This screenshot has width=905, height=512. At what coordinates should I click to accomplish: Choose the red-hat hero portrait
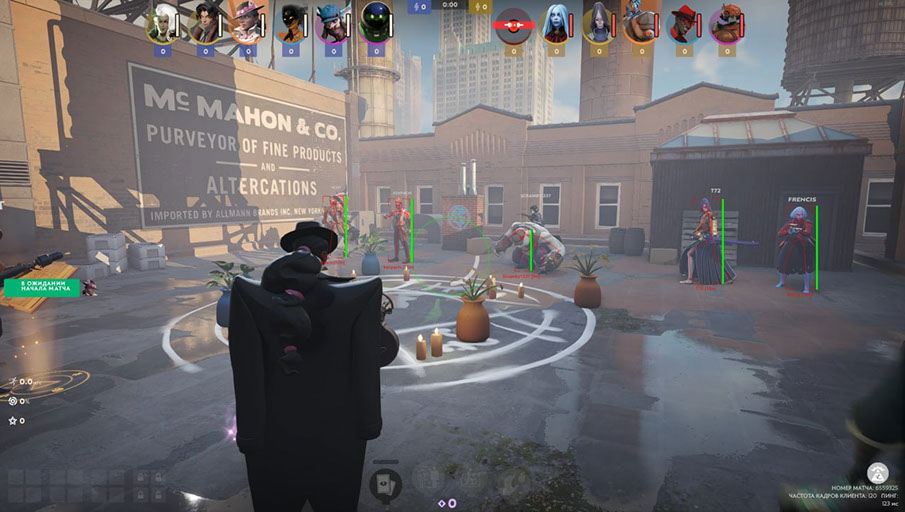(x=684, y=22)
